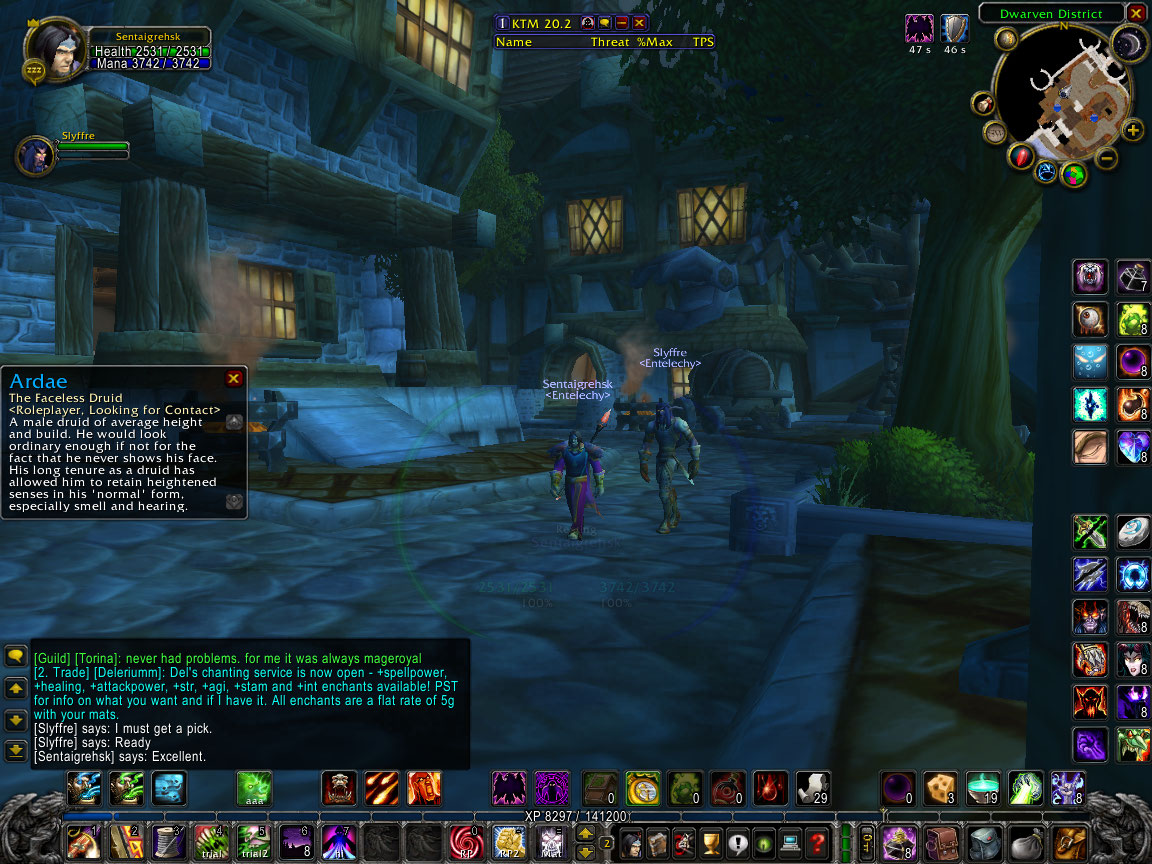
Task: Use the cheese food item slot
Action: point(939,788)
